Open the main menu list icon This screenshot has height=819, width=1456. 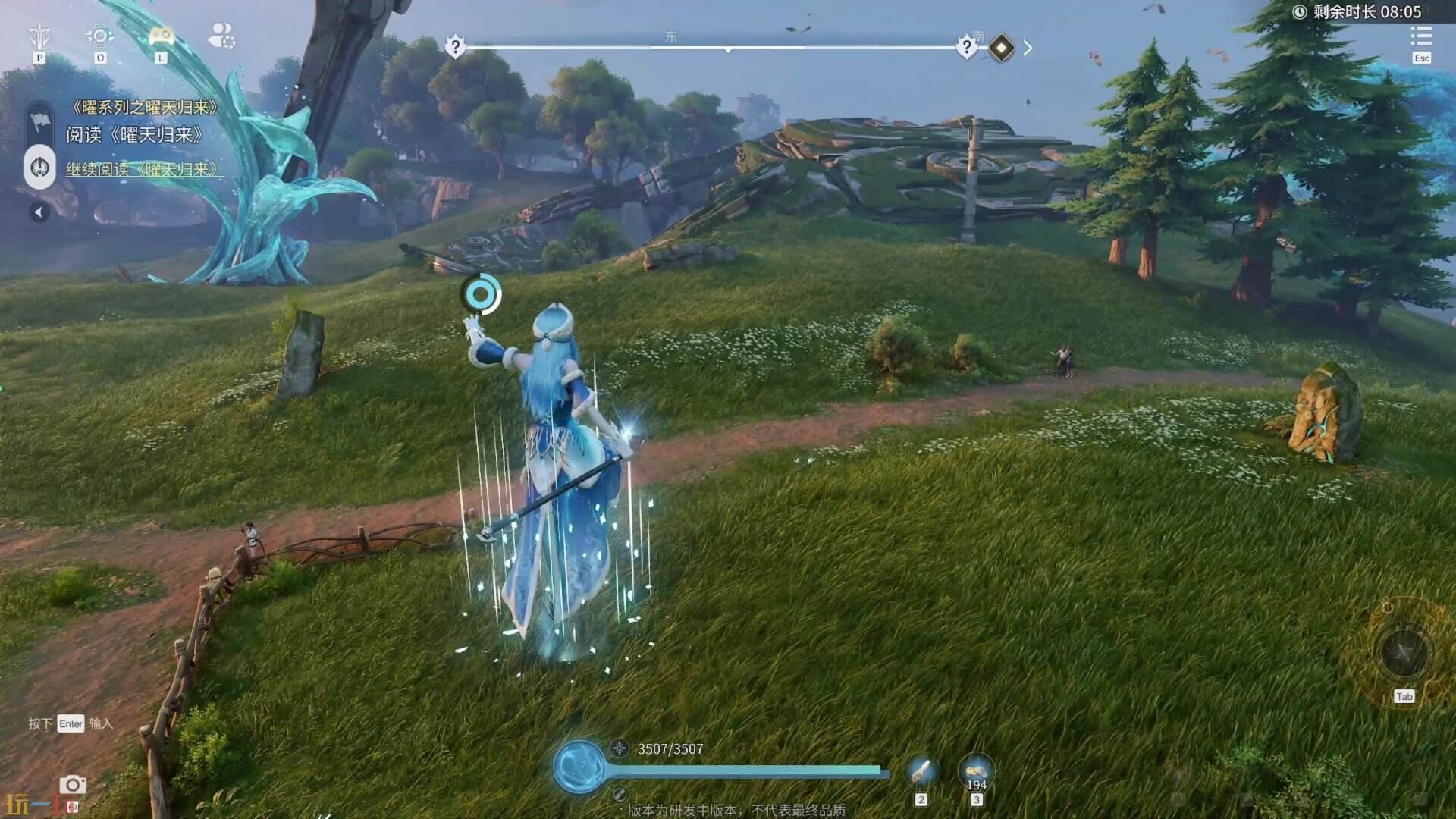(x=1421, y=36)
